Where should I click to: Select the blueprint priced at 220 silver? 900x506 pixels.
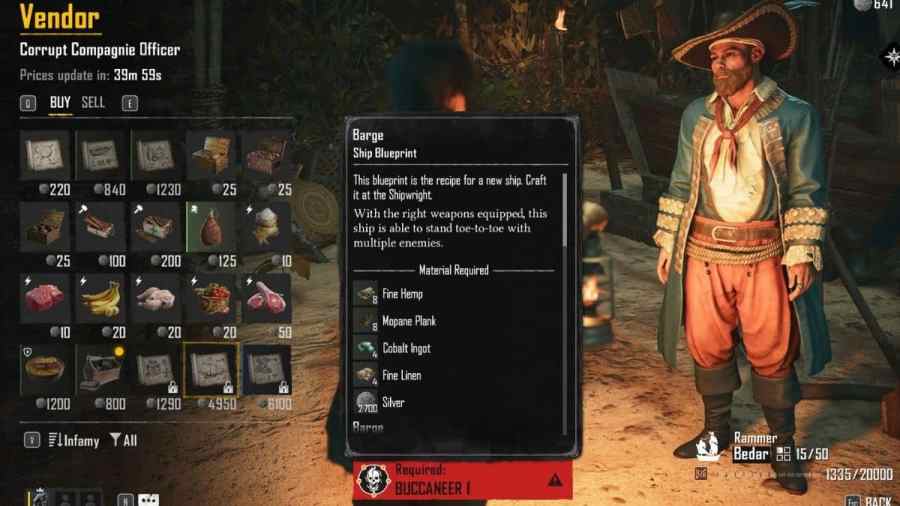pyautogui.click(x=45, y=155)
